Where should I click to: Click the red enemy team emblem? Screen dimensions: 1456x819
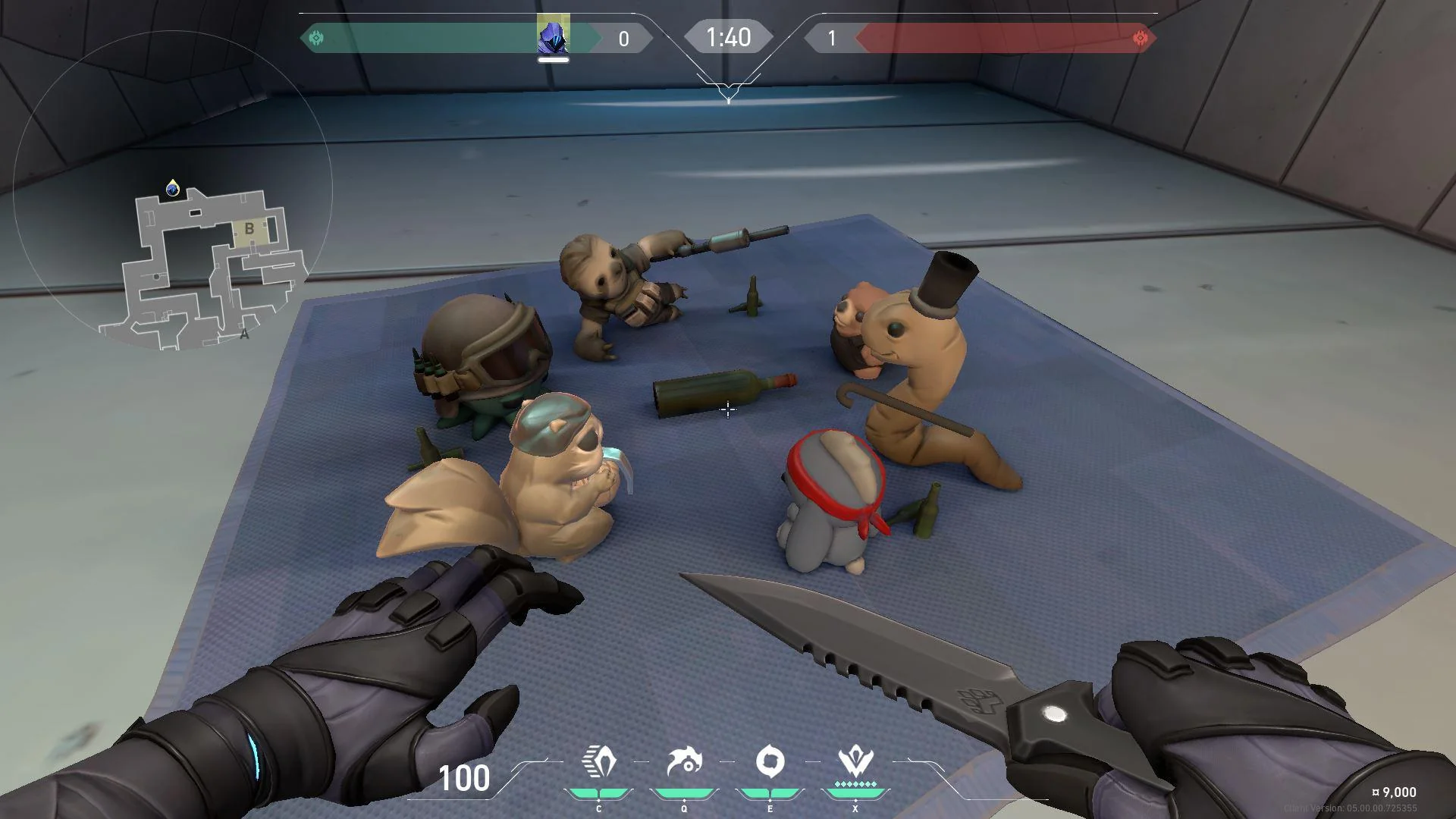[1140, 38]
